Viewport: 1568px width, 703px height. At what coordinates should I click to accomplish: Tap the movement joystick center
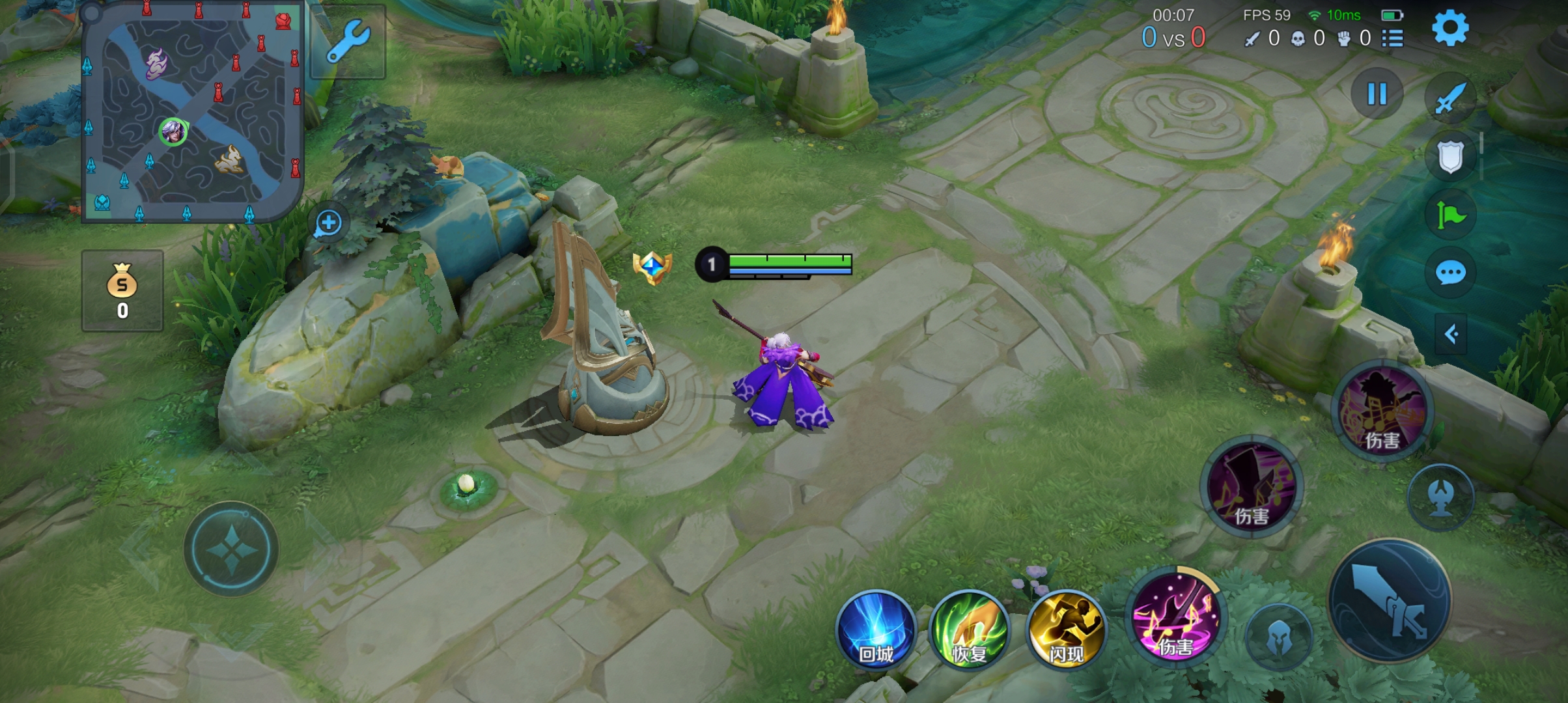coord(231,549)
